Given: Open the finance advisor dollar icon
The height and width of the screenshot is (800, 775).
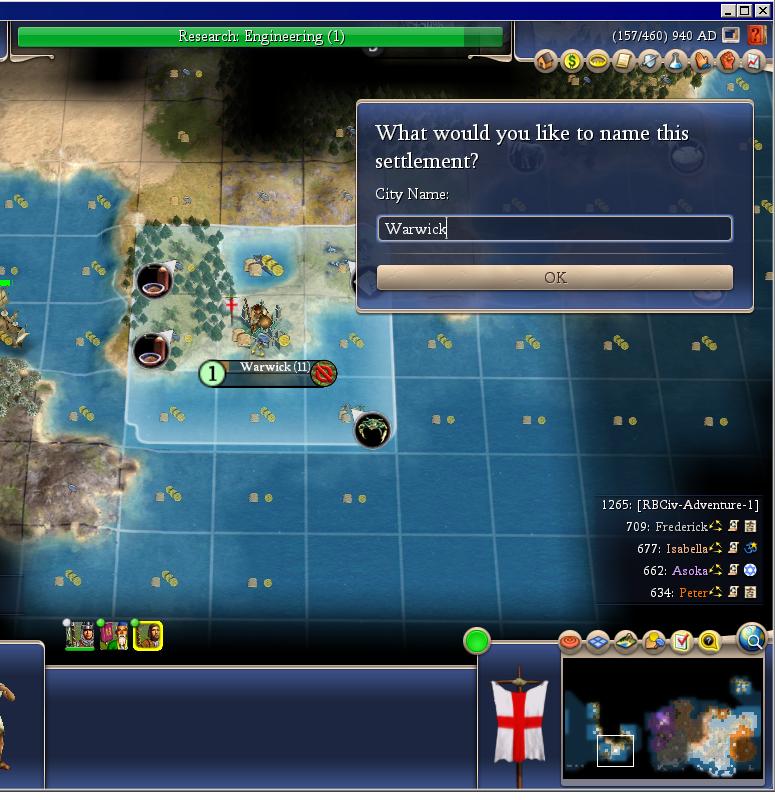Looking at the screenshot, I should coord(572,62).
